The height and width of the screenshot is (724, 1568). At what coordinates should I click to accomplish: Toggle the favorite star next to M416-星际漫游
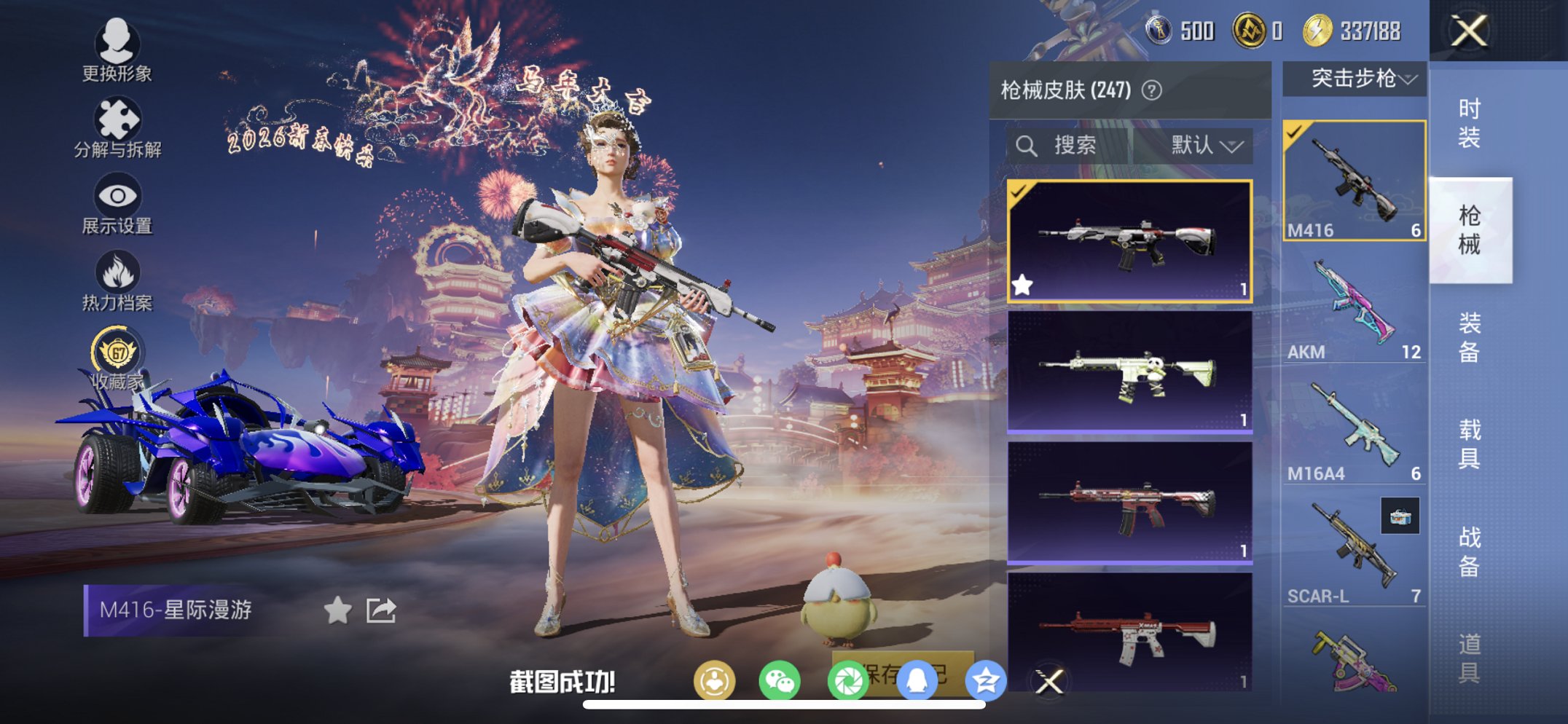pos(337,611)
